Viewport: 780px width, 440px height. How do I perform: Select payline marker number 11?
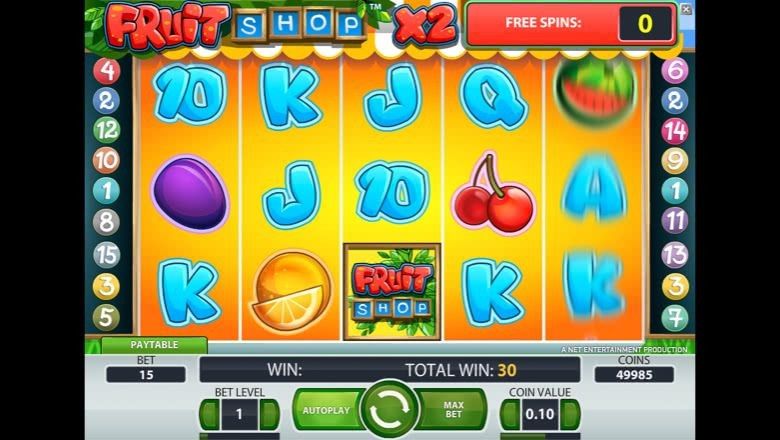[675, 220]
